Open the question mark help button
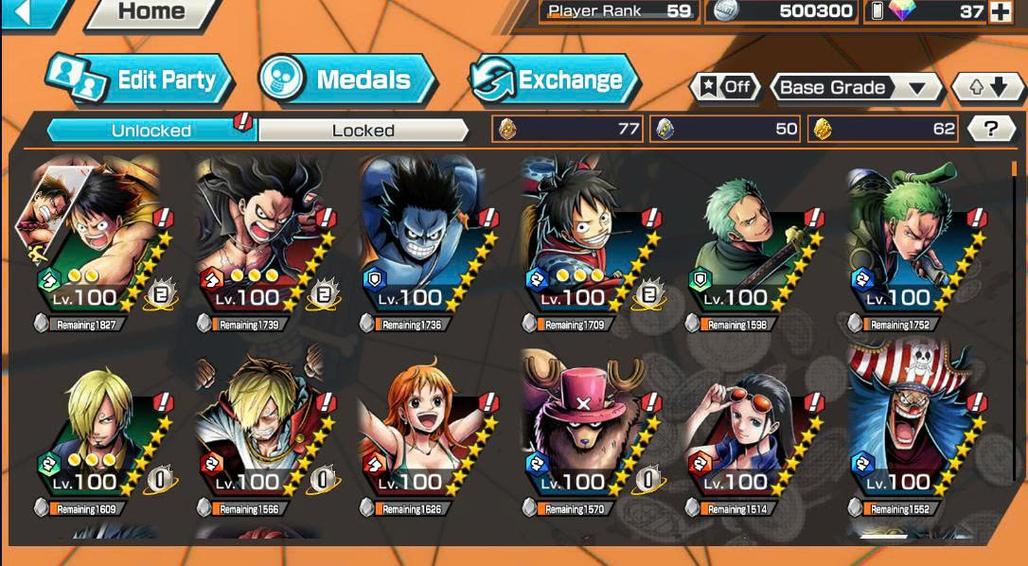Image resolution: width=1028 pixels, height=566 pixels. coord(989,128)
